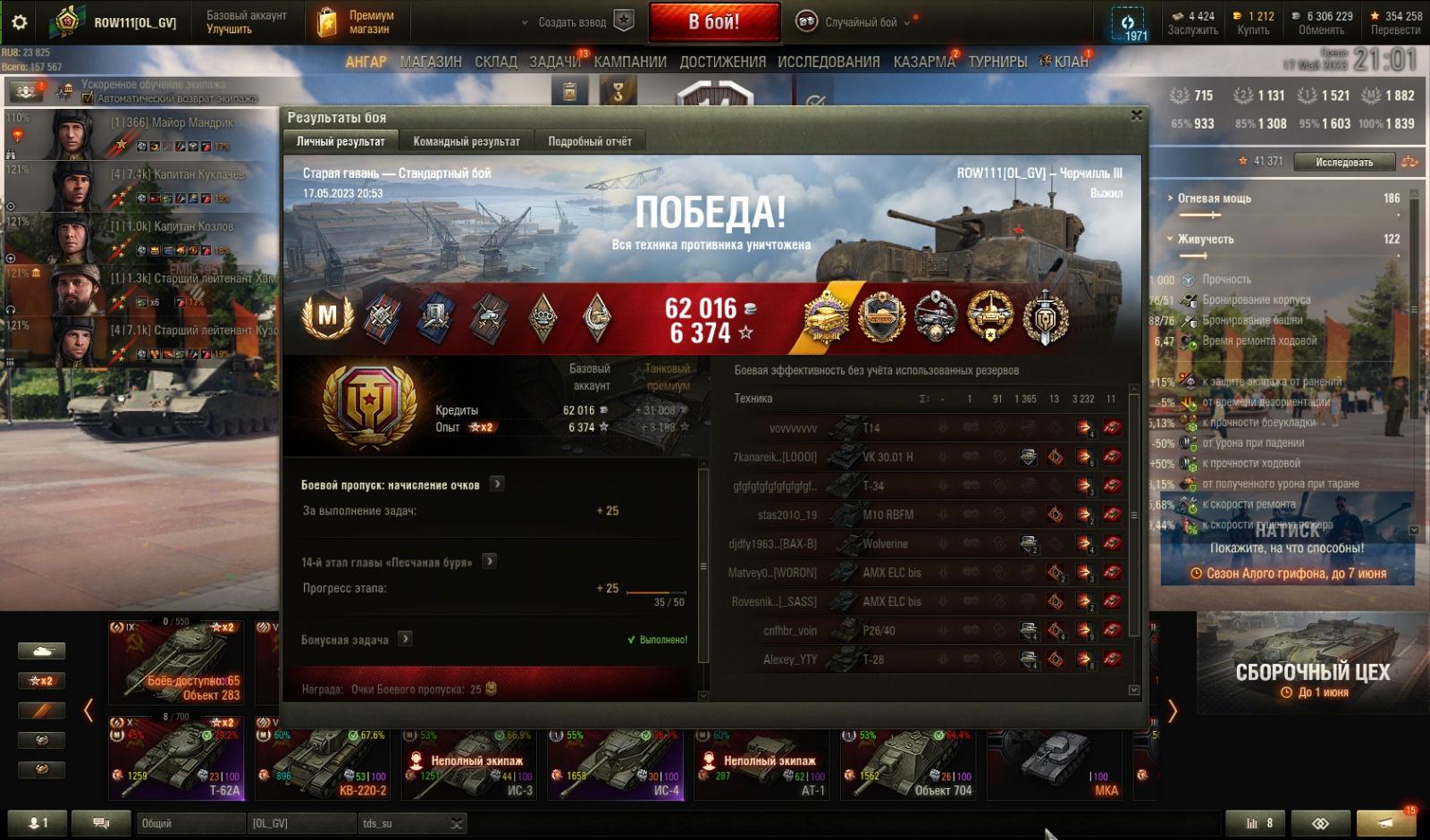
Task: Open the МАГАЗИН menu
Action: click(x=431, y=62)
